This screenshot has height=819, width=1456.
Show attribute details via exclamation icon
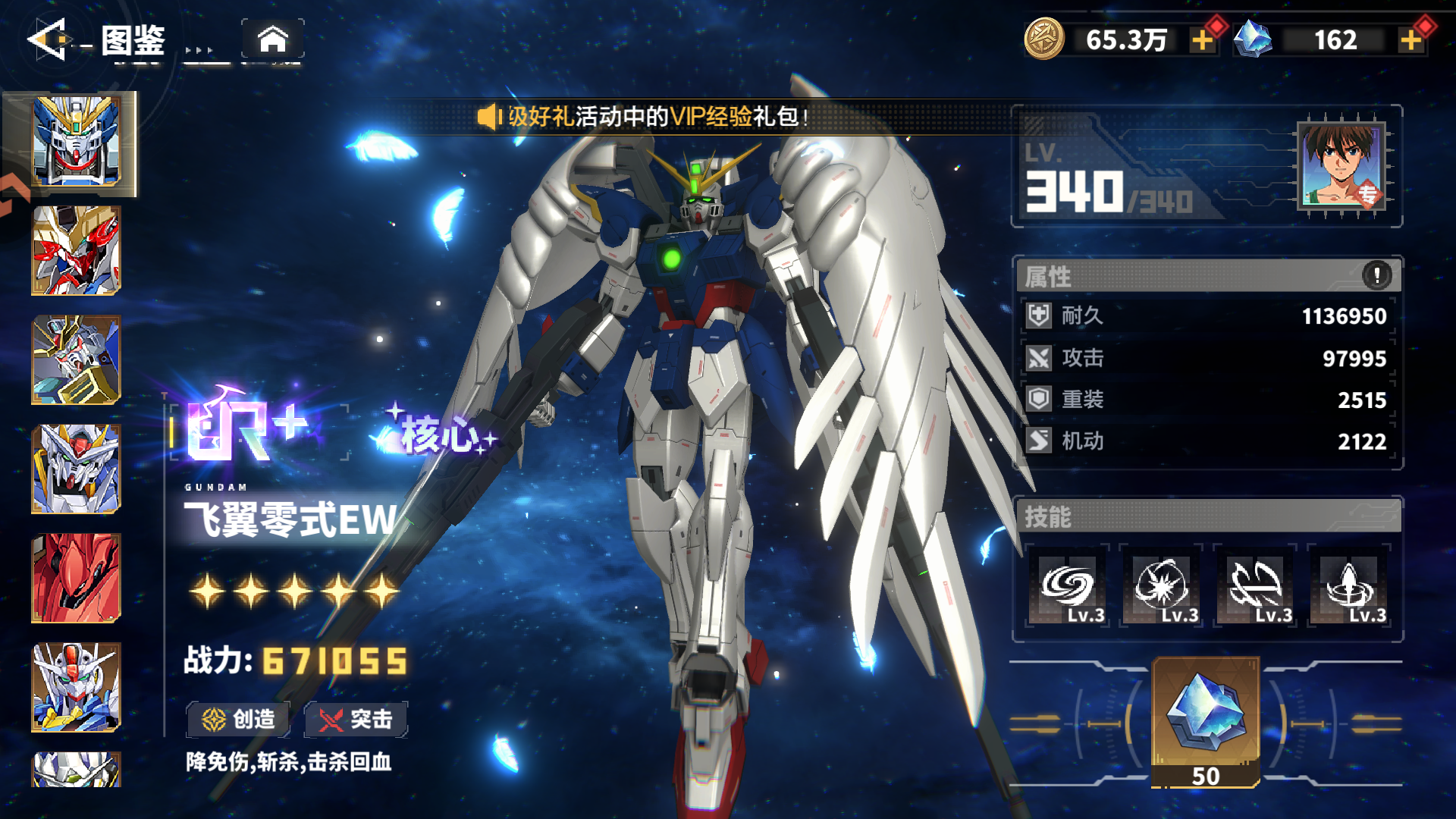tap(1376, 275)
